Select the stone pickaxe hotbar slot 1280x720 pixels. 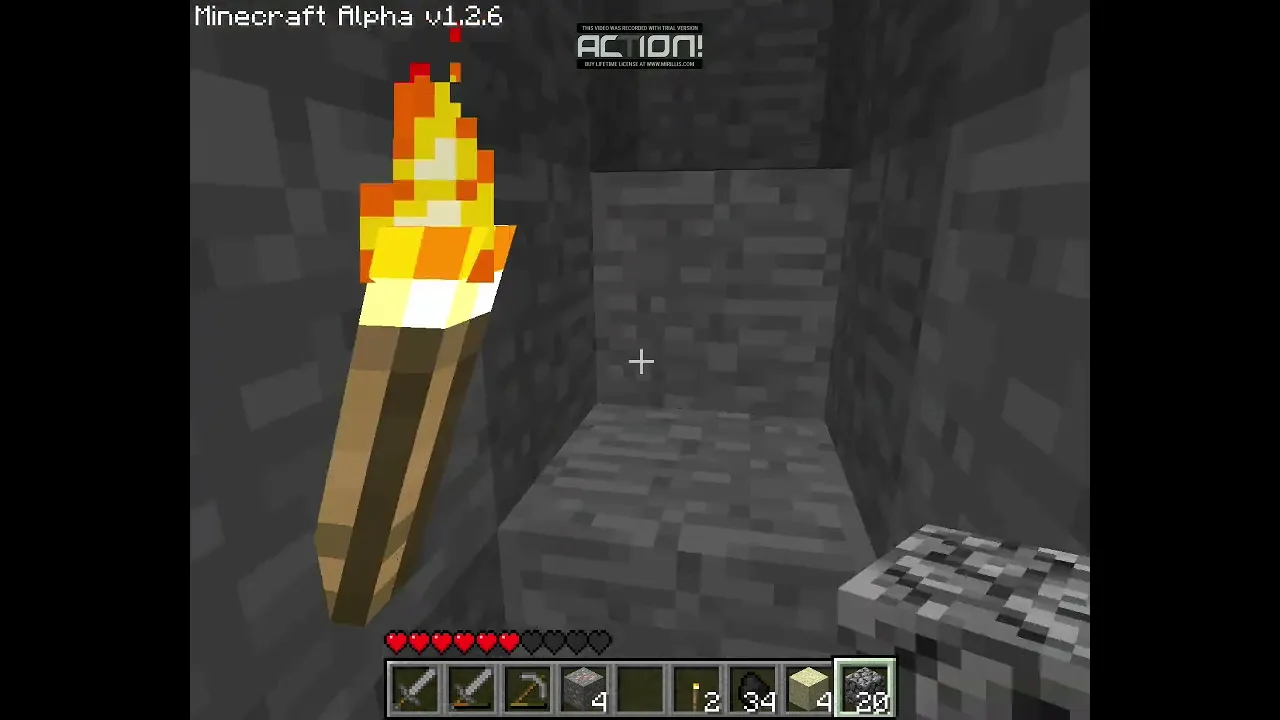(x=527, y=689)
